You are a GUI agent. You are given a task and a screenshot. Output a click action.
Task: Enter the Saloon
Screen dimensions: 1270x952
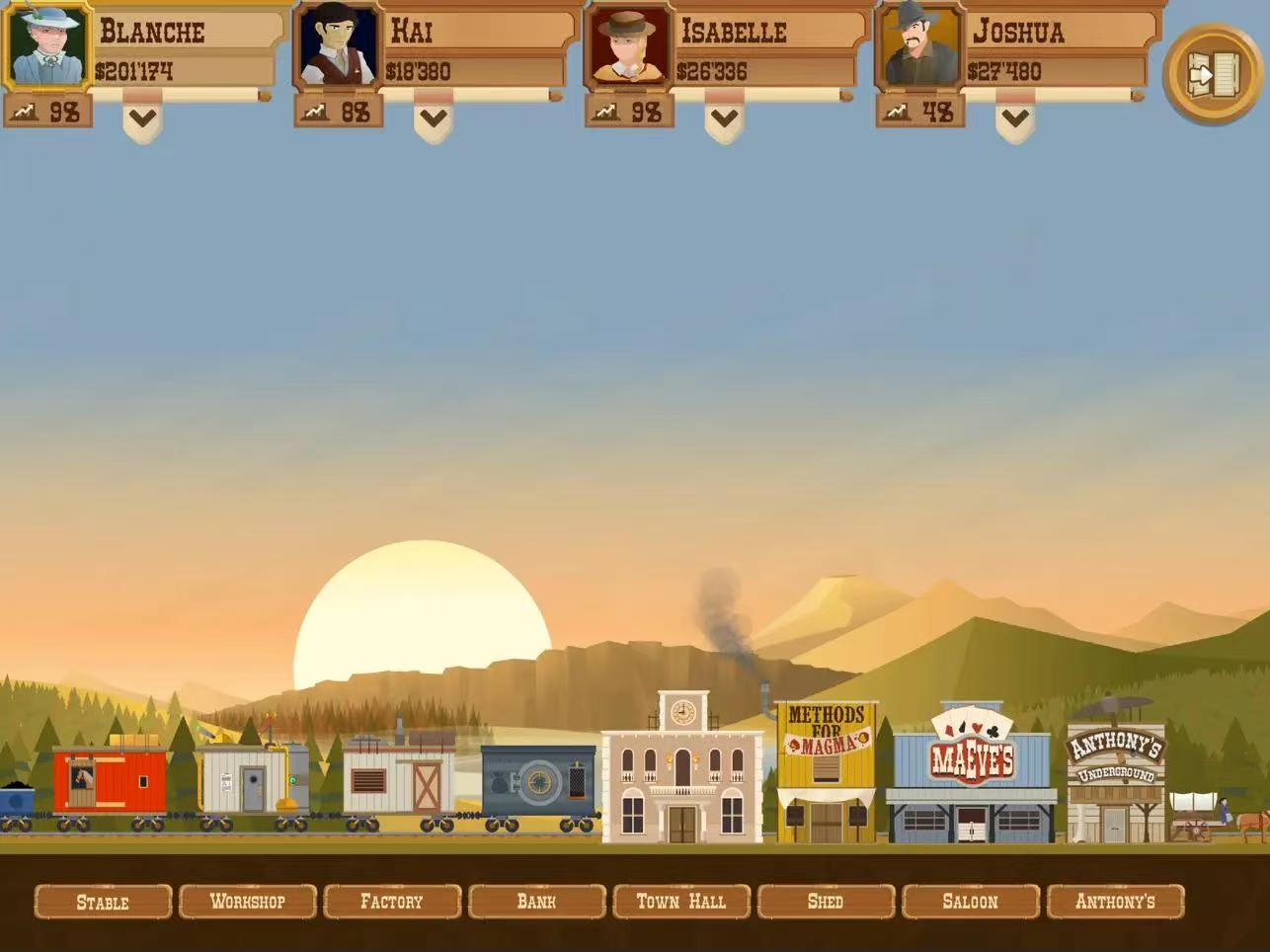point(970,902)
